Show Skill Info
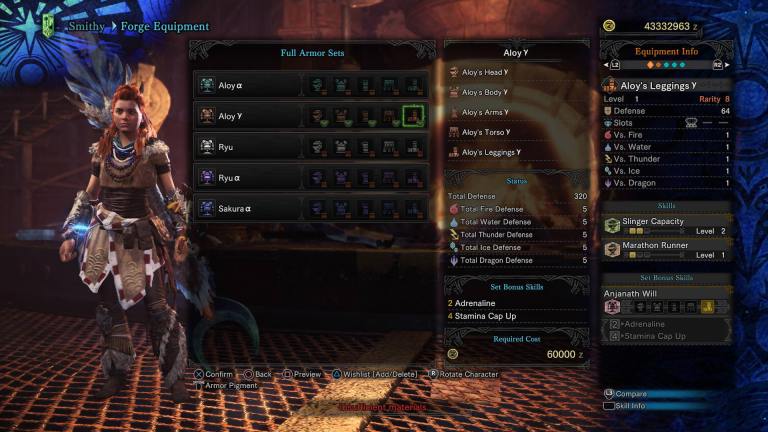This screenshot has width=768, height=432. (632, 407)
